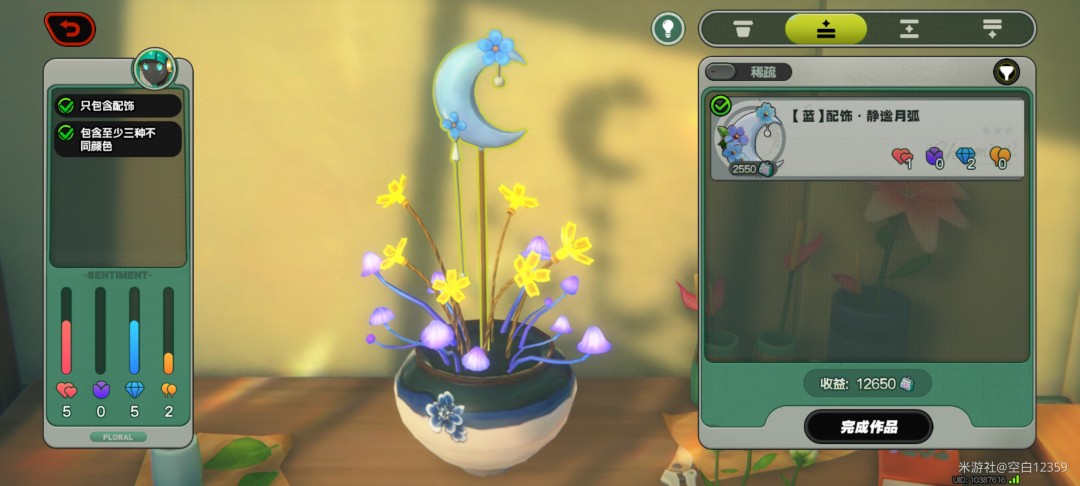Select the 静谧月弧 moon ornament card
This screenshot has width=1080, height=486.
click(x=868, y=139)
